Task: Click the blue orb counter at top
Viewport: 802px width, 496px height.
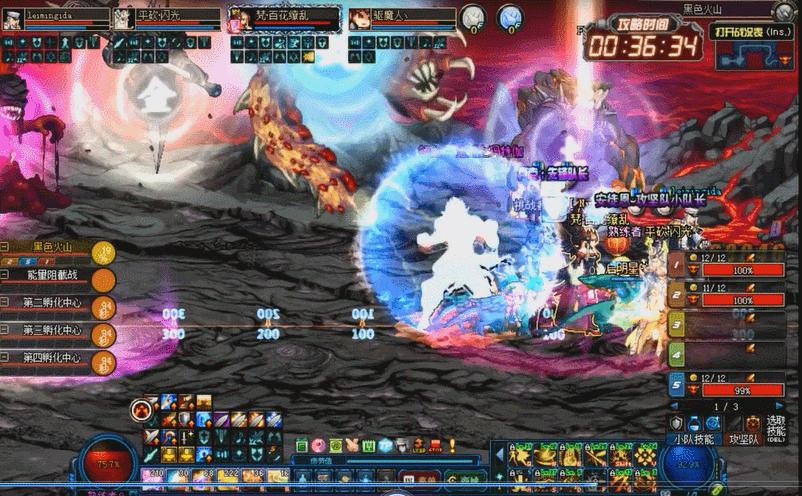Action: click(510, 17)
